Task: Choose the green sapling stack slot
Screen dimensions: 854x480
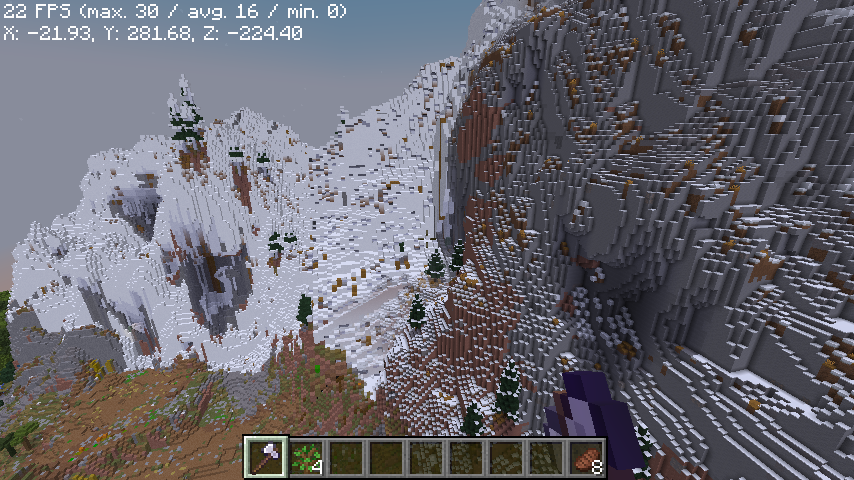Action: click(x=306, y=457)
